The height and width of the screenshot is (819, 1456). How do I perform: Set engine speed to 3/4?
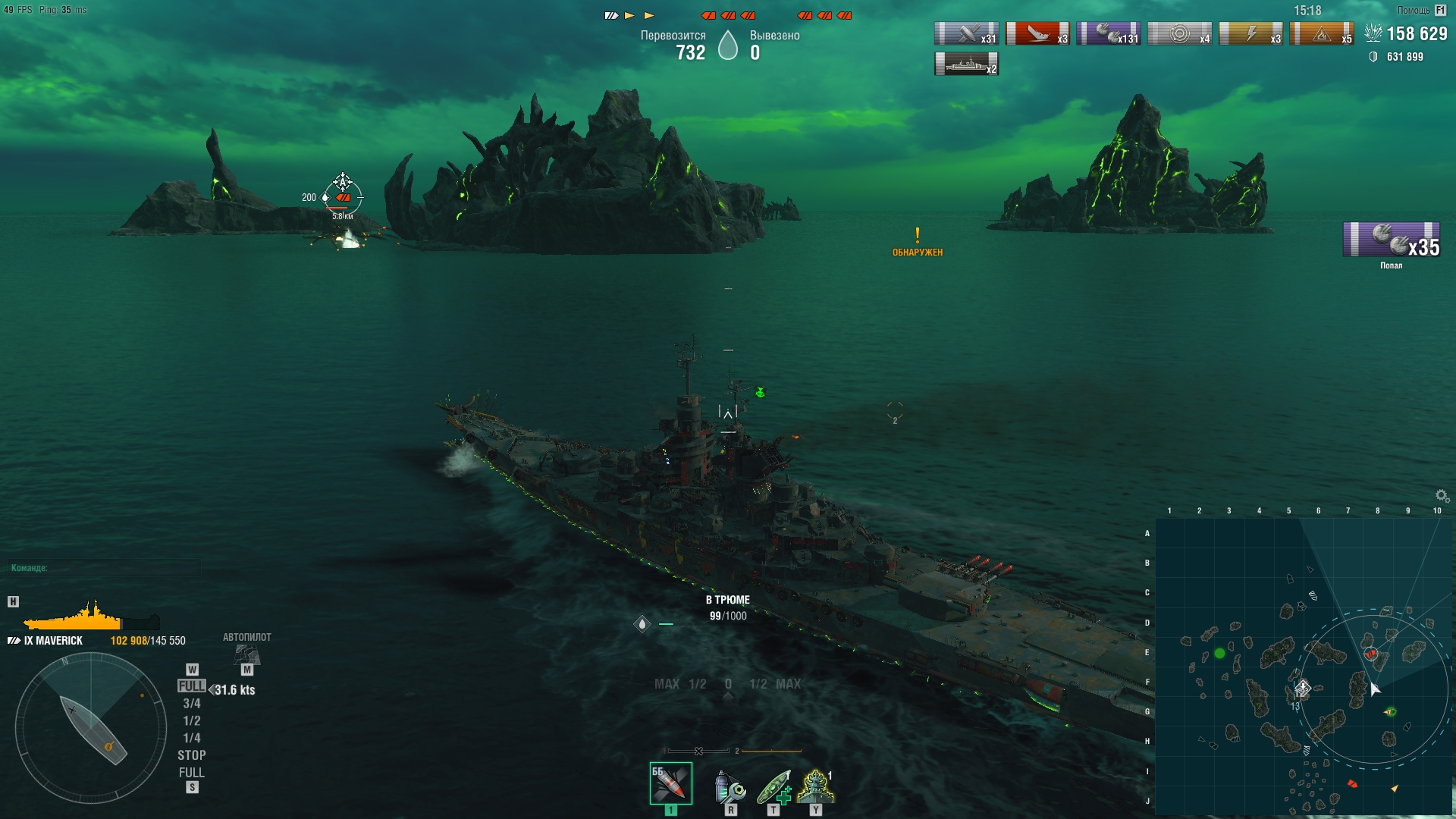coord(192,704)
